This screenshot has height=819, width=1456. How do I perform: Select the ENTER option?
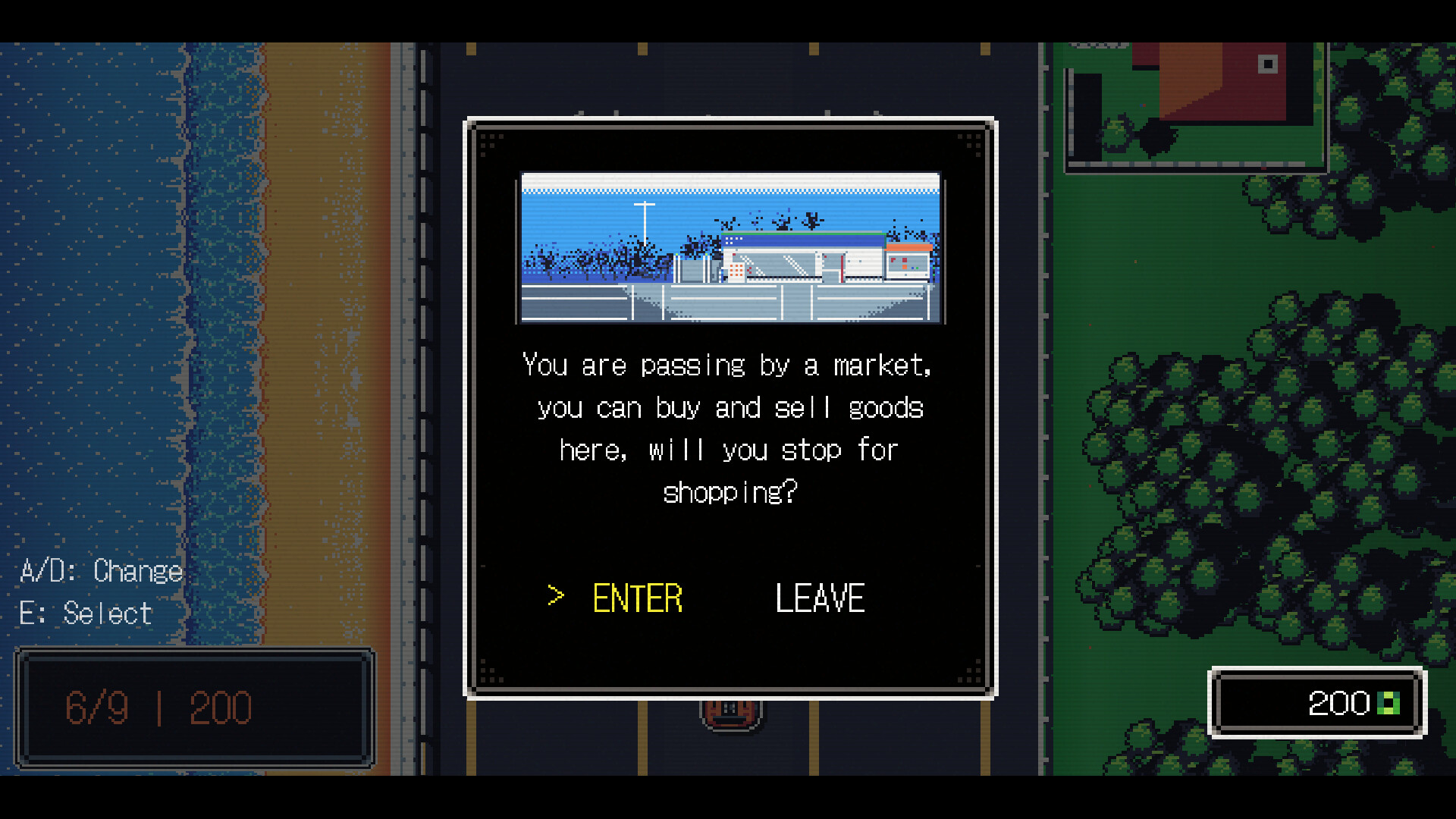tap(637, 598)
